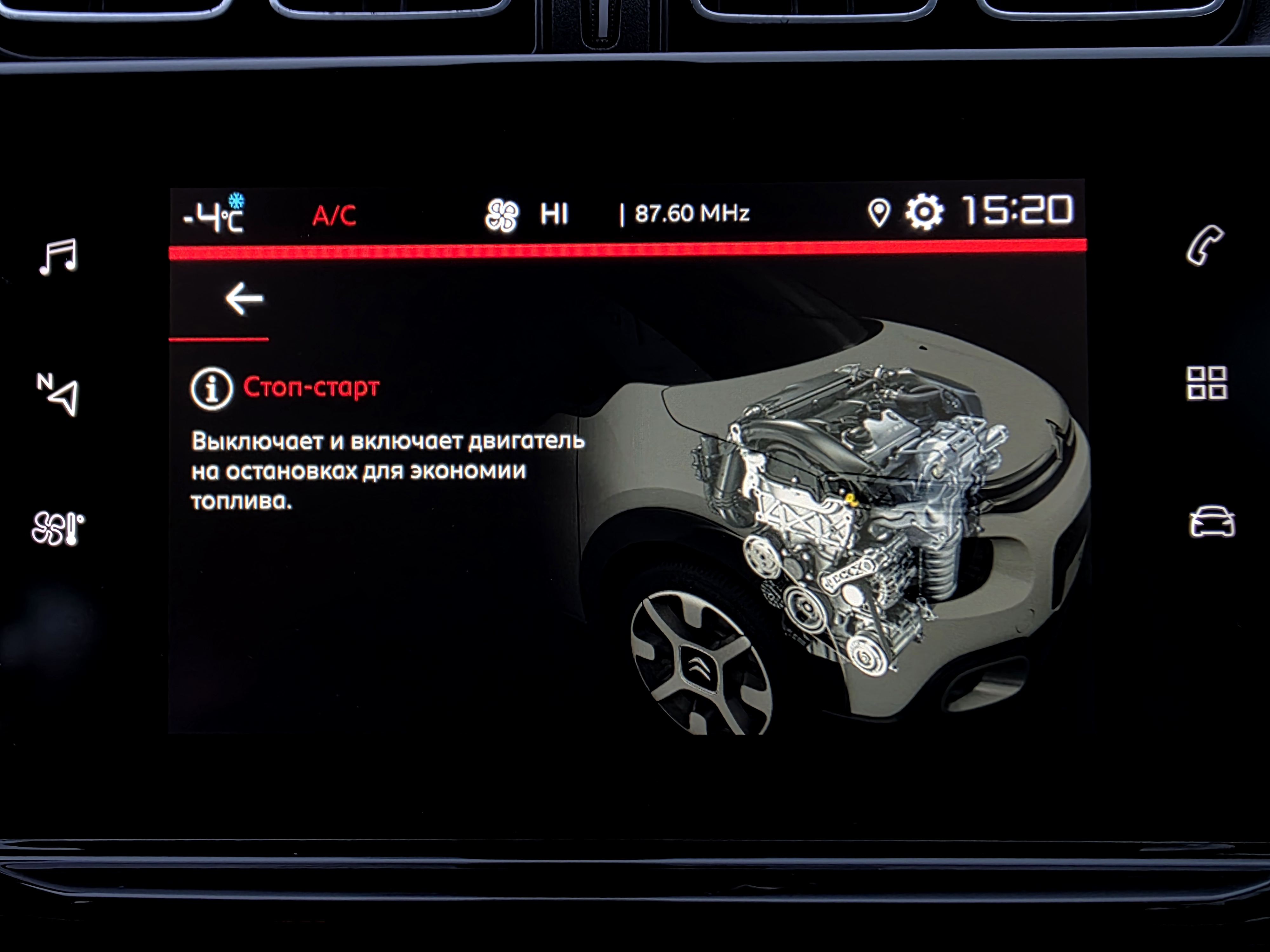Go back with the left arrow button

244,299
